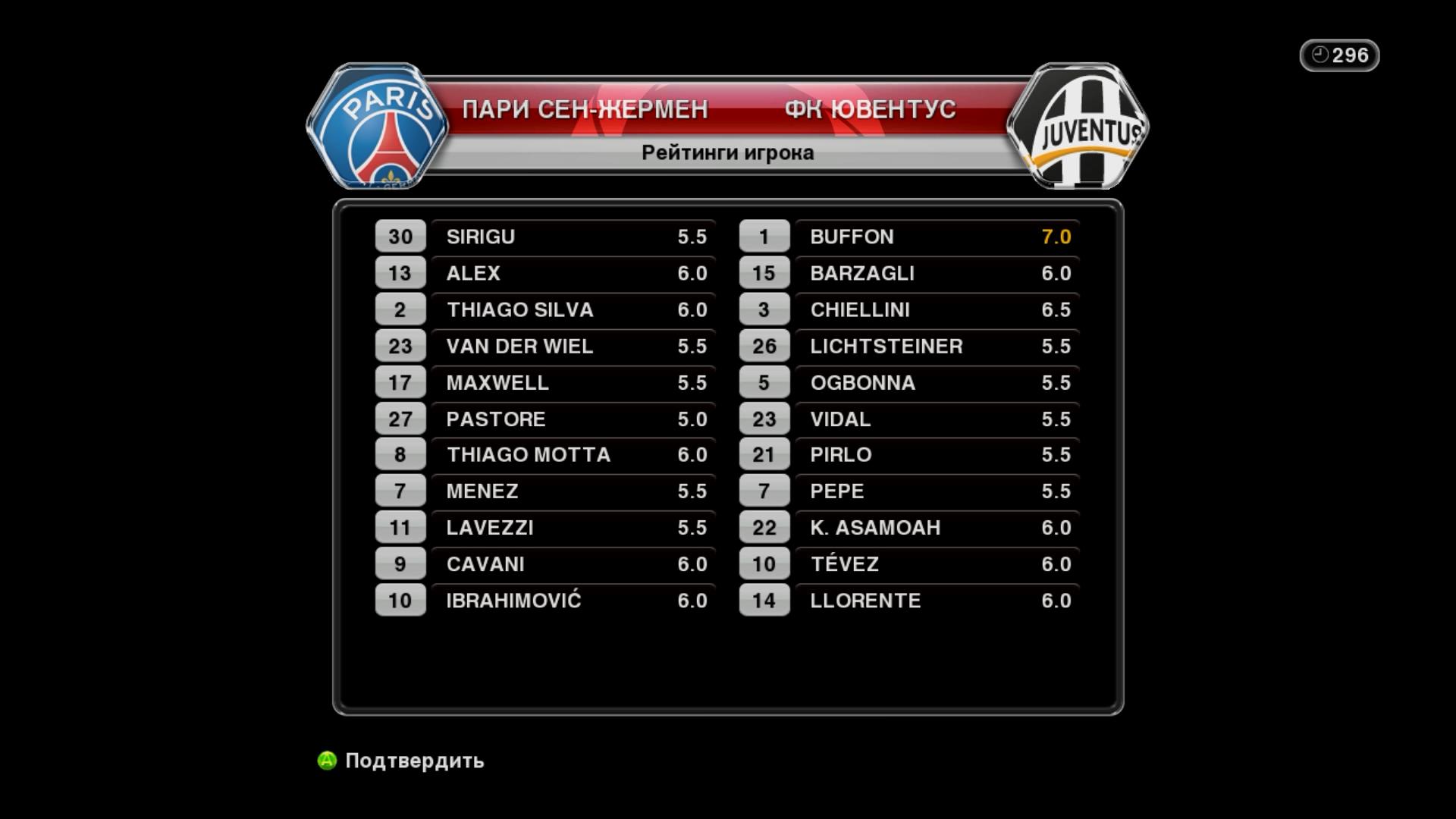Choose Thiago Silva in the ratings list

coord(573,310)
